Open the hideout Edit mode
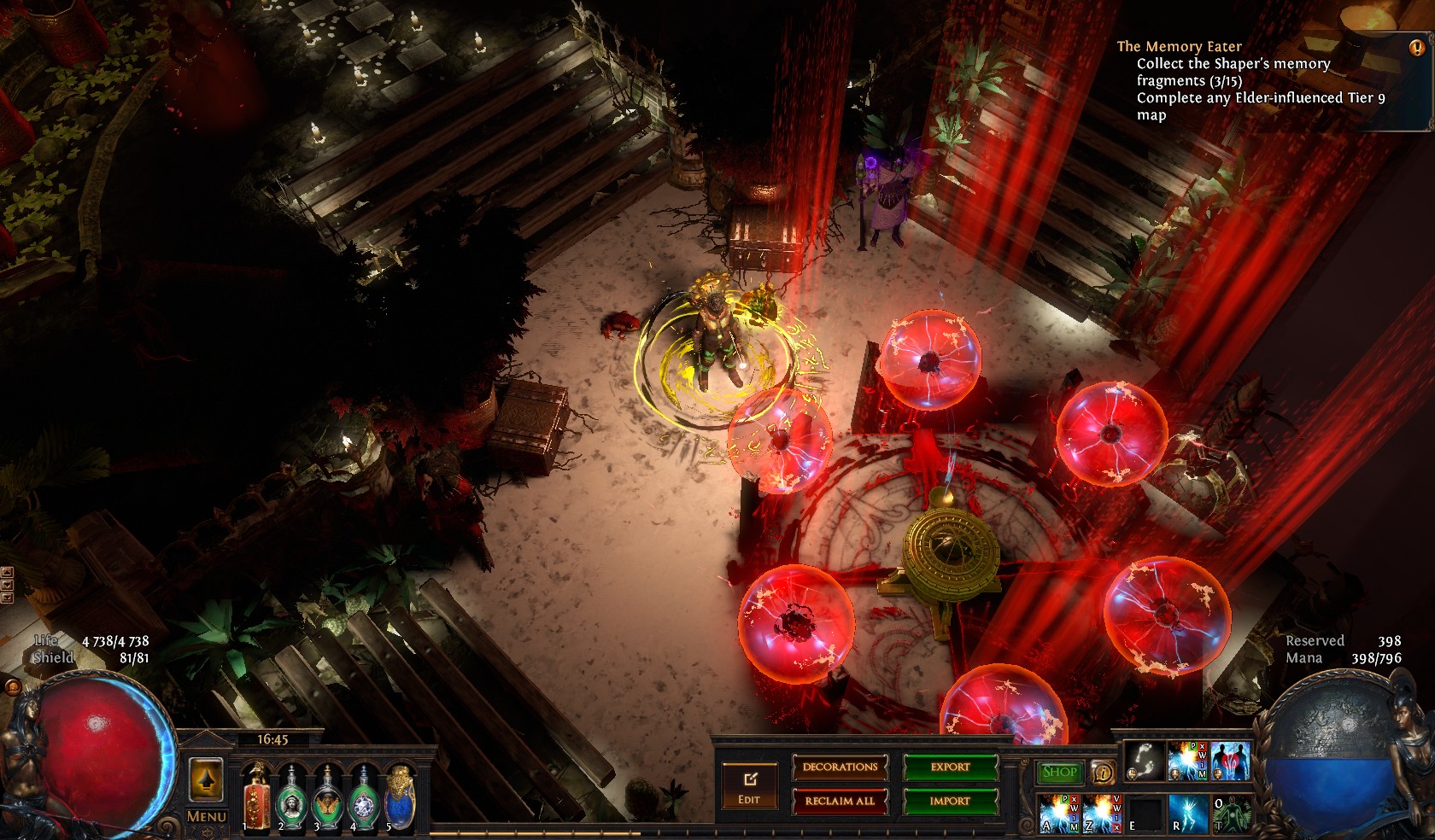 pyautogui.click(x=749, y=786)
